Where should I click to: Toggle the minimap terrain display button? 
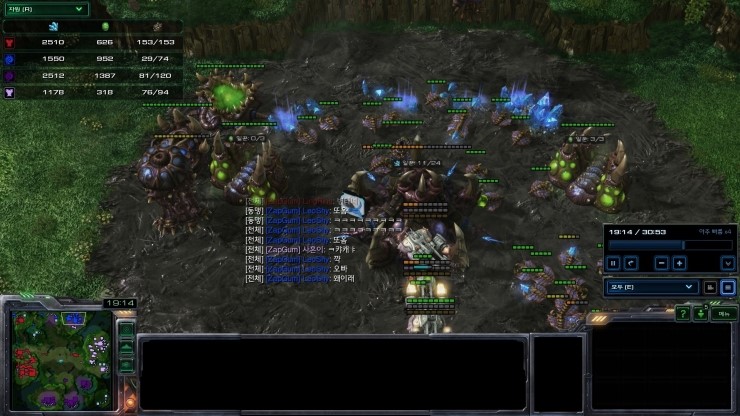click(x=126, y=347)
